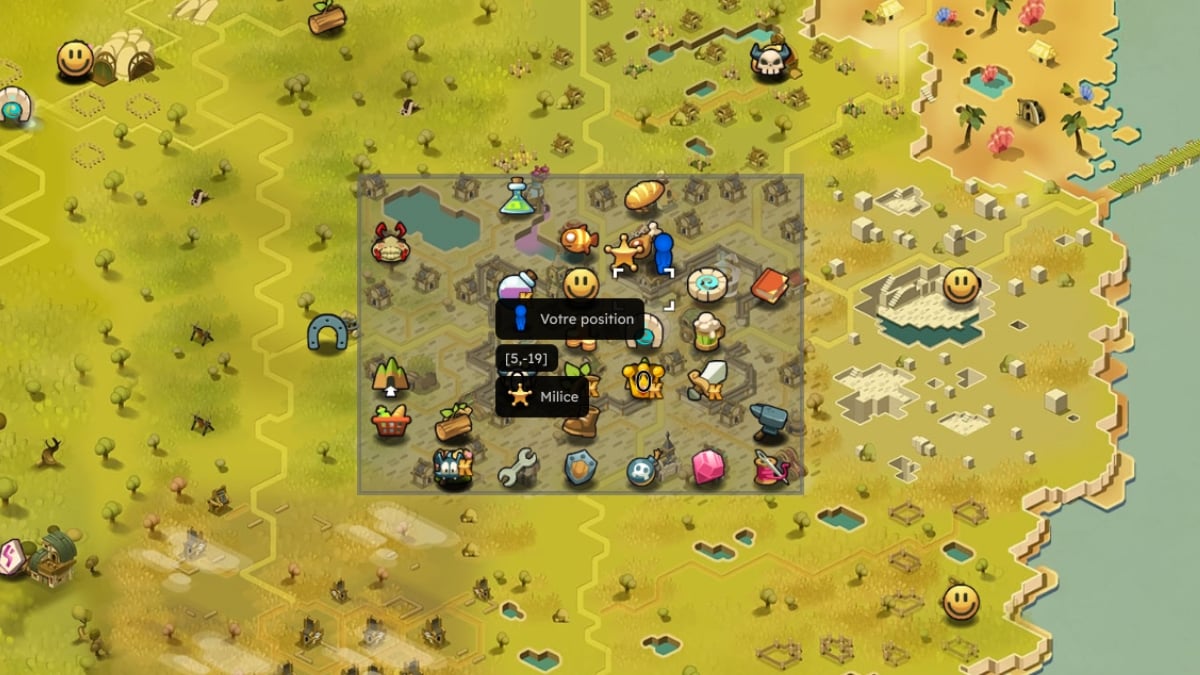This screenshot has height=675, width=1200.
Task: Select the red crab marker
Action: (390, 244)
